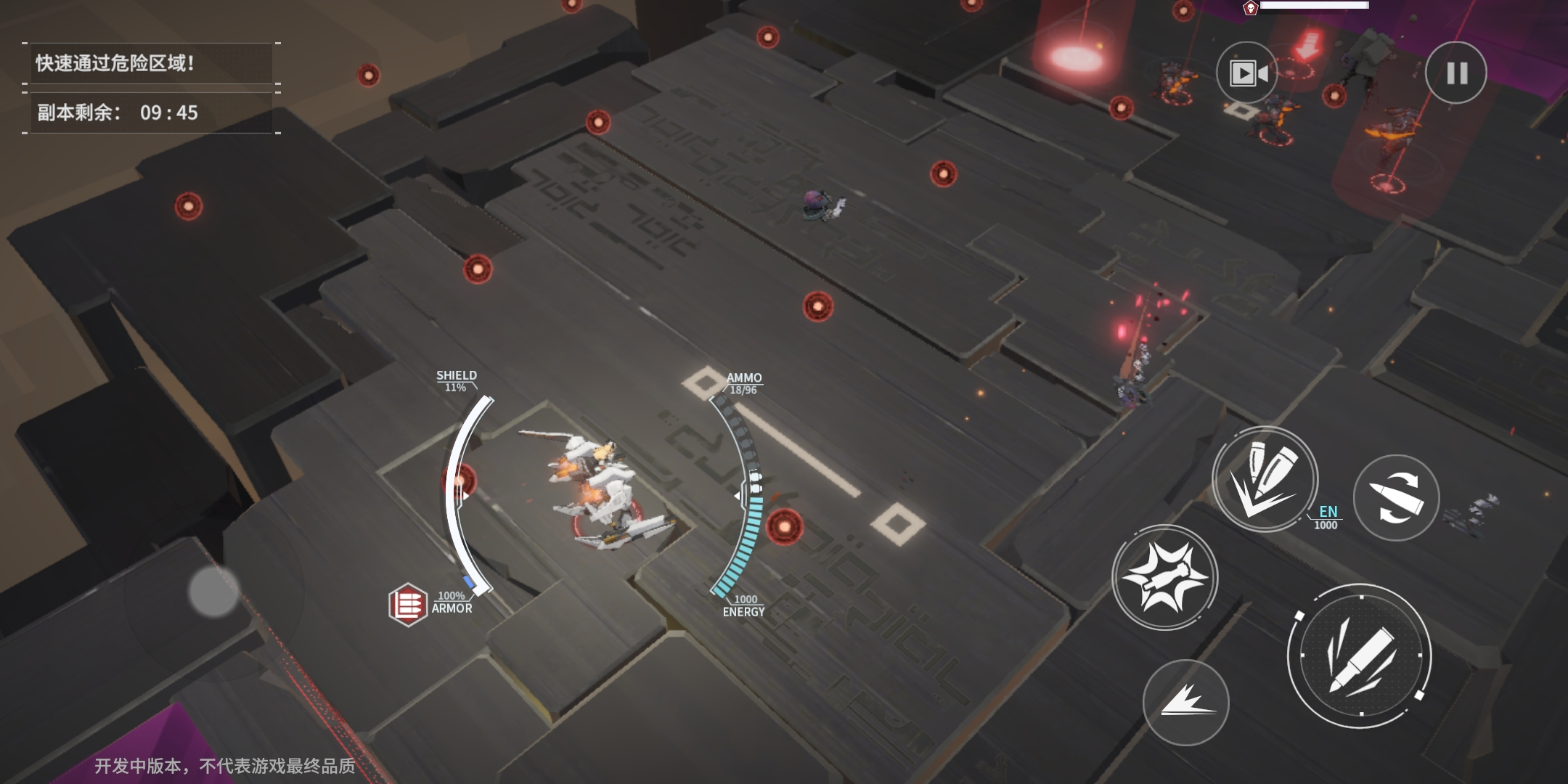
Task: Activate the triple missile EN 1000 skill
Action: click(1265, 479)
